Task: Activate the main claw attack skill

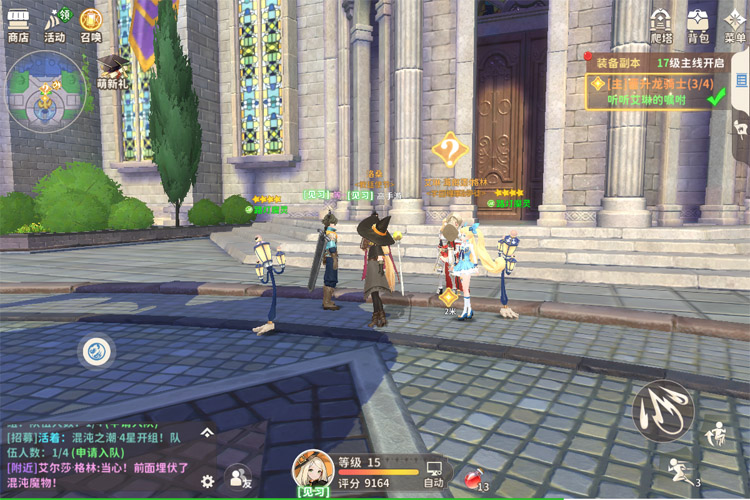Action: [662, 410]
